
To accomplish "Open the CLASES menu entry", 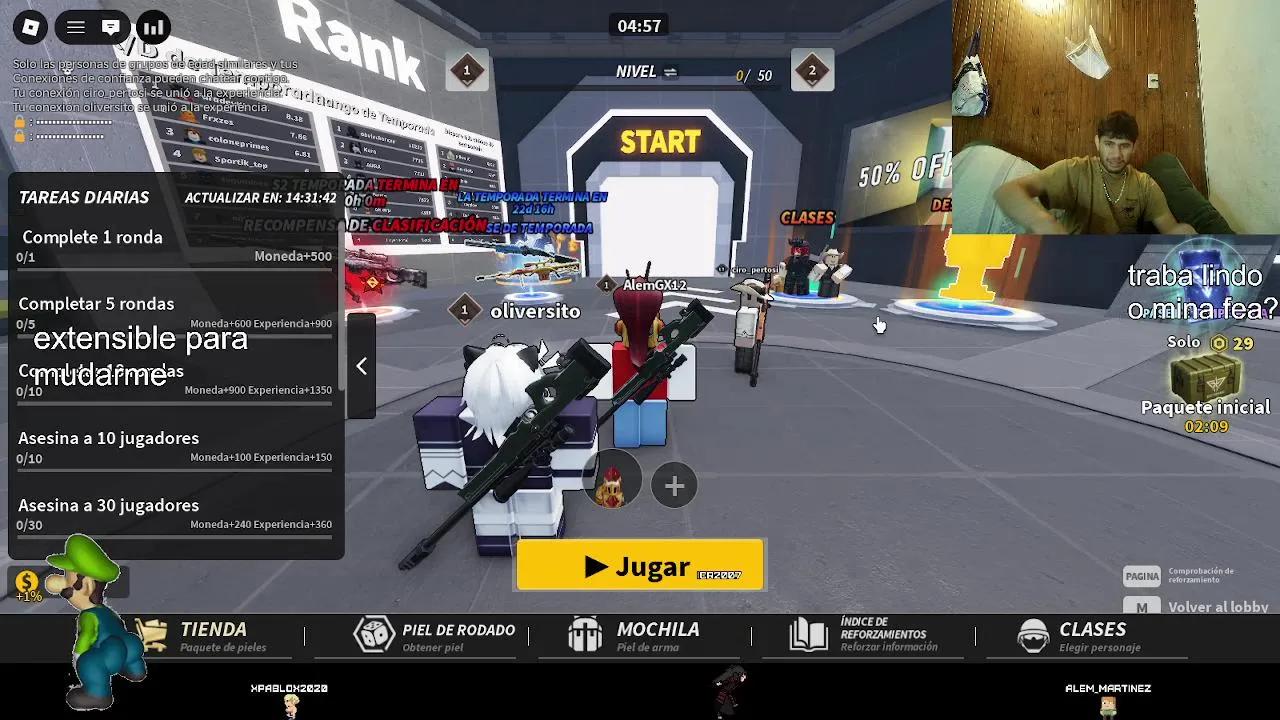I will 1092,629.
